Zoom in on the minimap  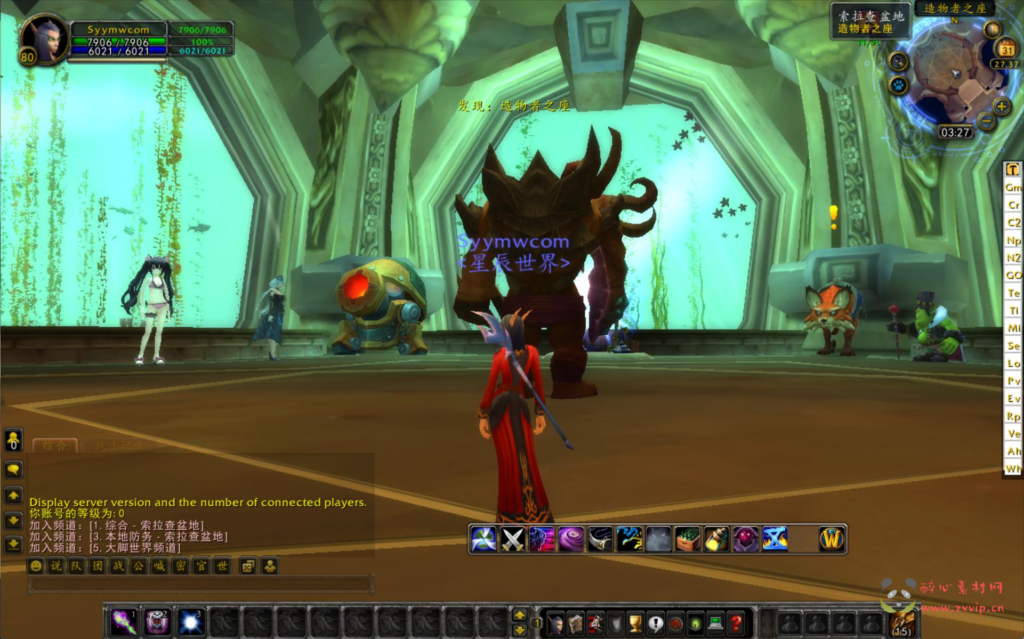pos(1002,107)
